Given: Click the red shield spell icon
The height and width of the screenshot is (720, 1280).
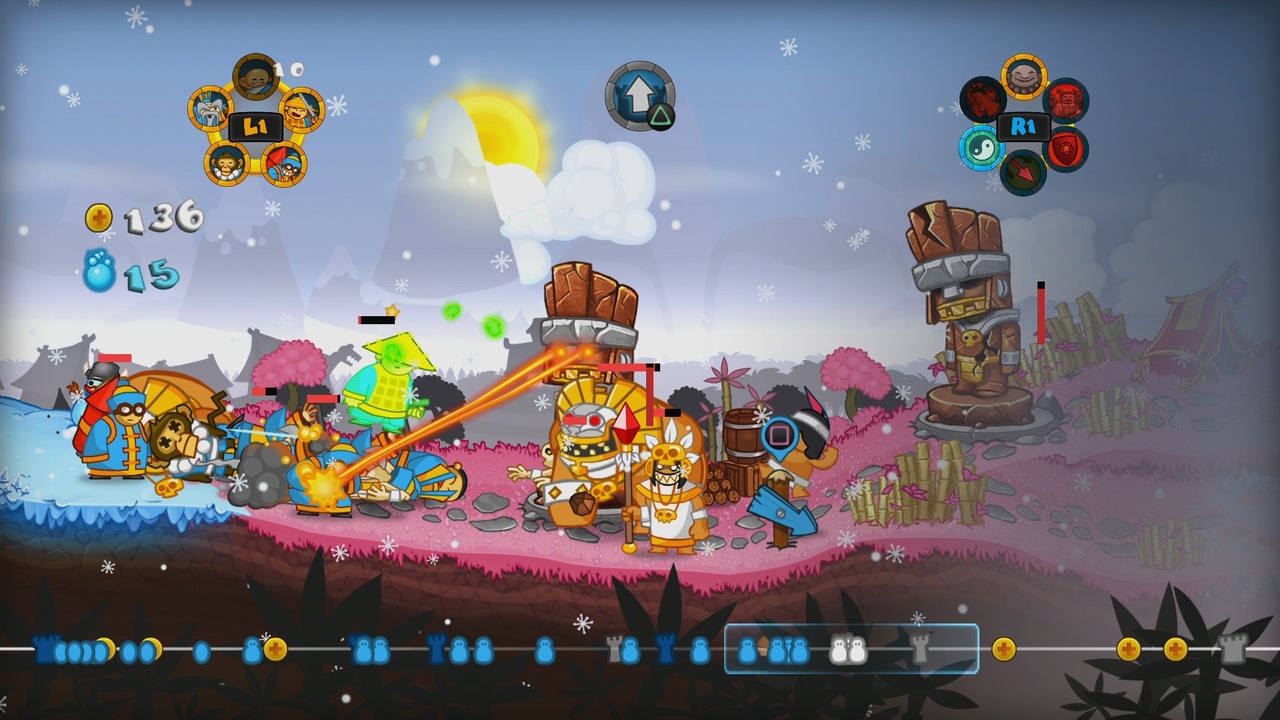Looking at the screenshot, I should [x=1066, y=147].
